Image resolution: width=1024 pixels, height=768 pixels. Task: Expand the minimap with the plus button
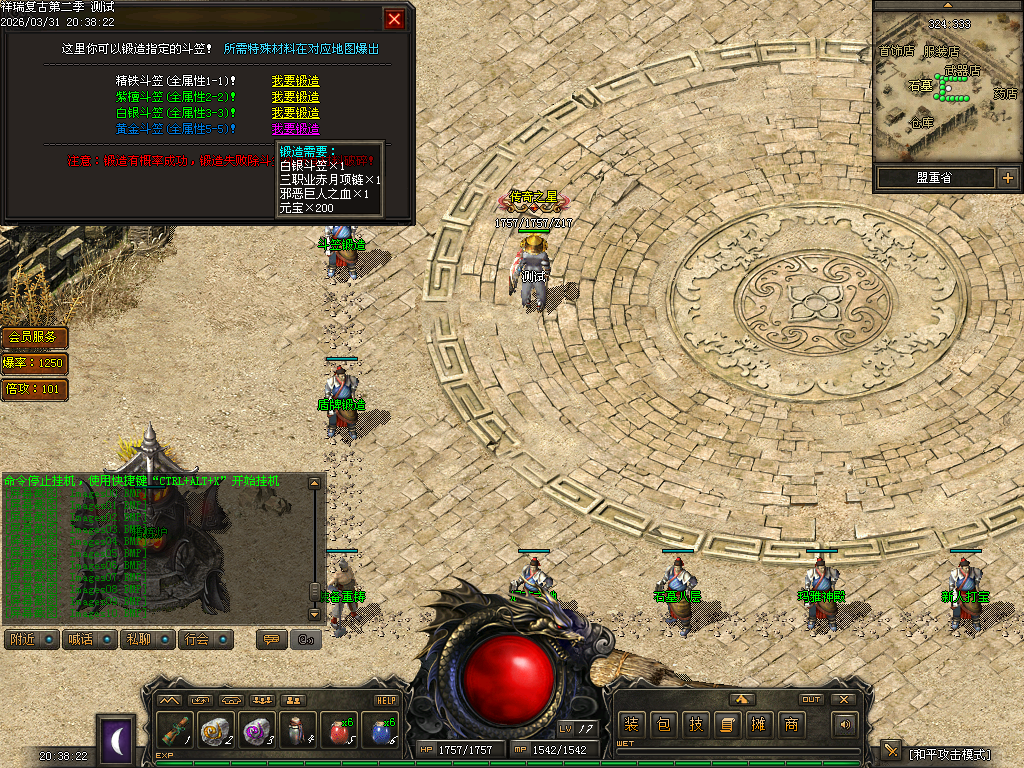point(1007,178)
